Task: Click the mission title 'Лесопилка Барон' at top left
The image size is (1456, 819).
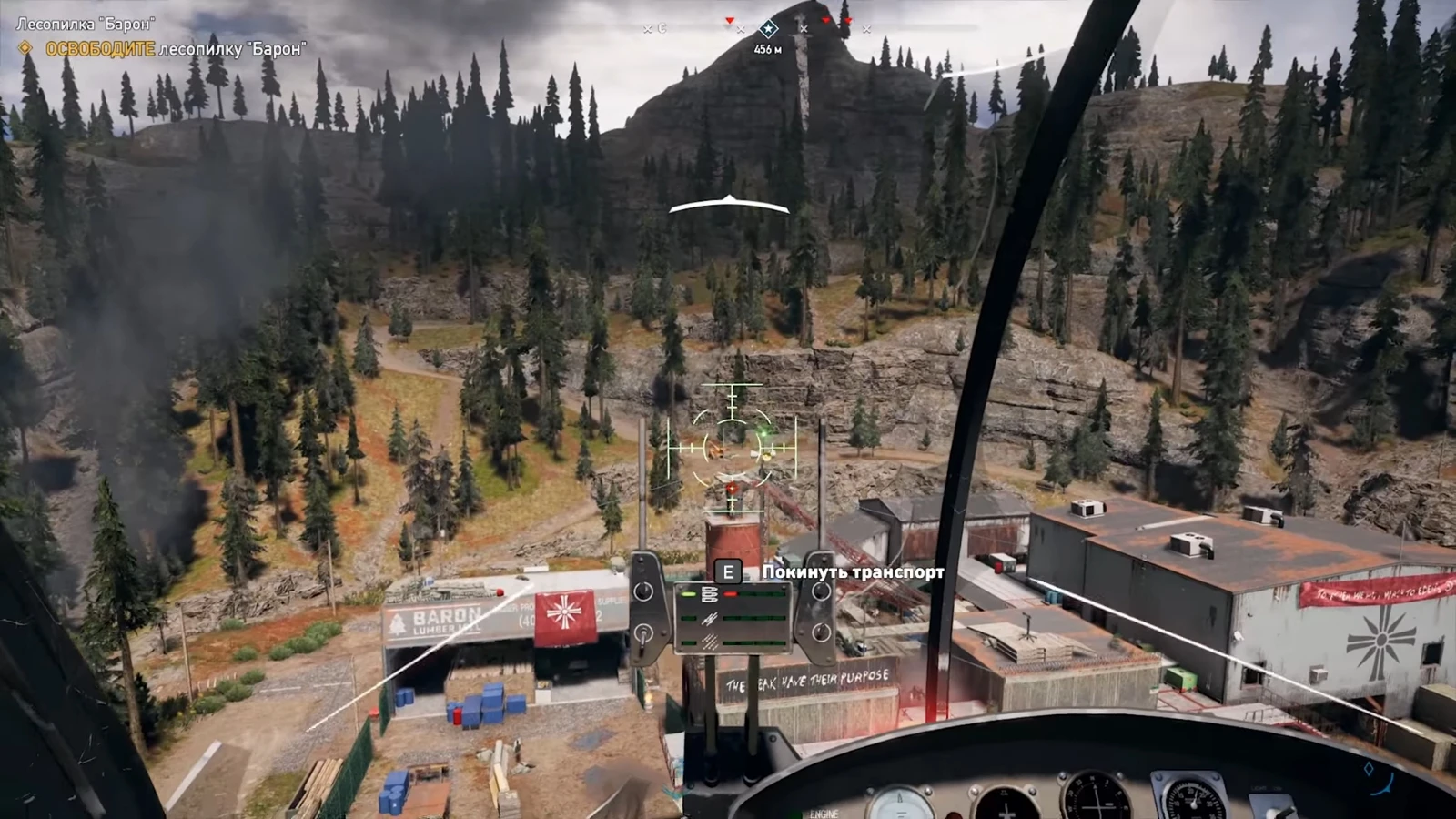Action: 86,15
